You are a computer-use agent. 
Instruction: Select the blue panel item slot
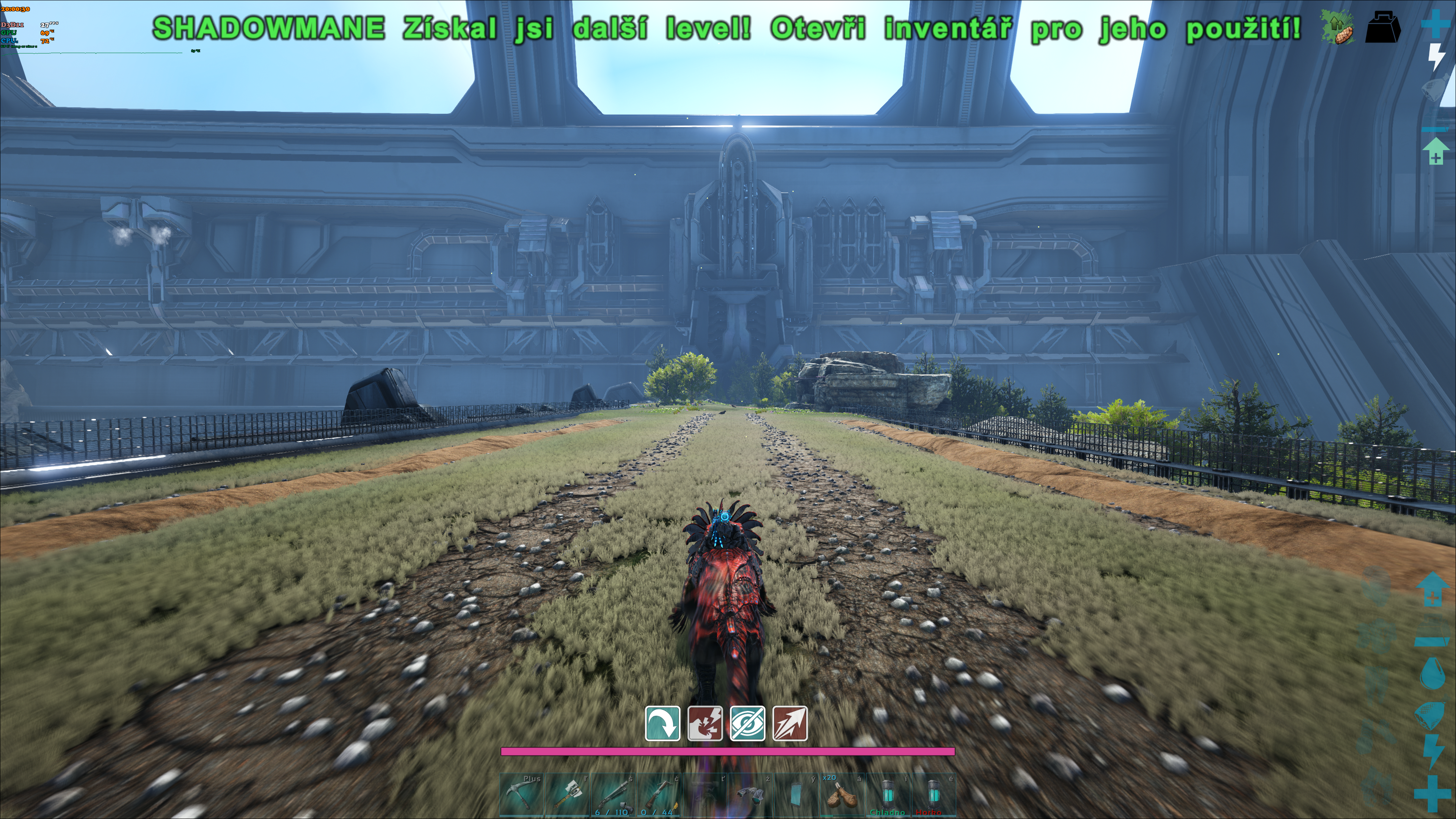[x=796, y=795]
